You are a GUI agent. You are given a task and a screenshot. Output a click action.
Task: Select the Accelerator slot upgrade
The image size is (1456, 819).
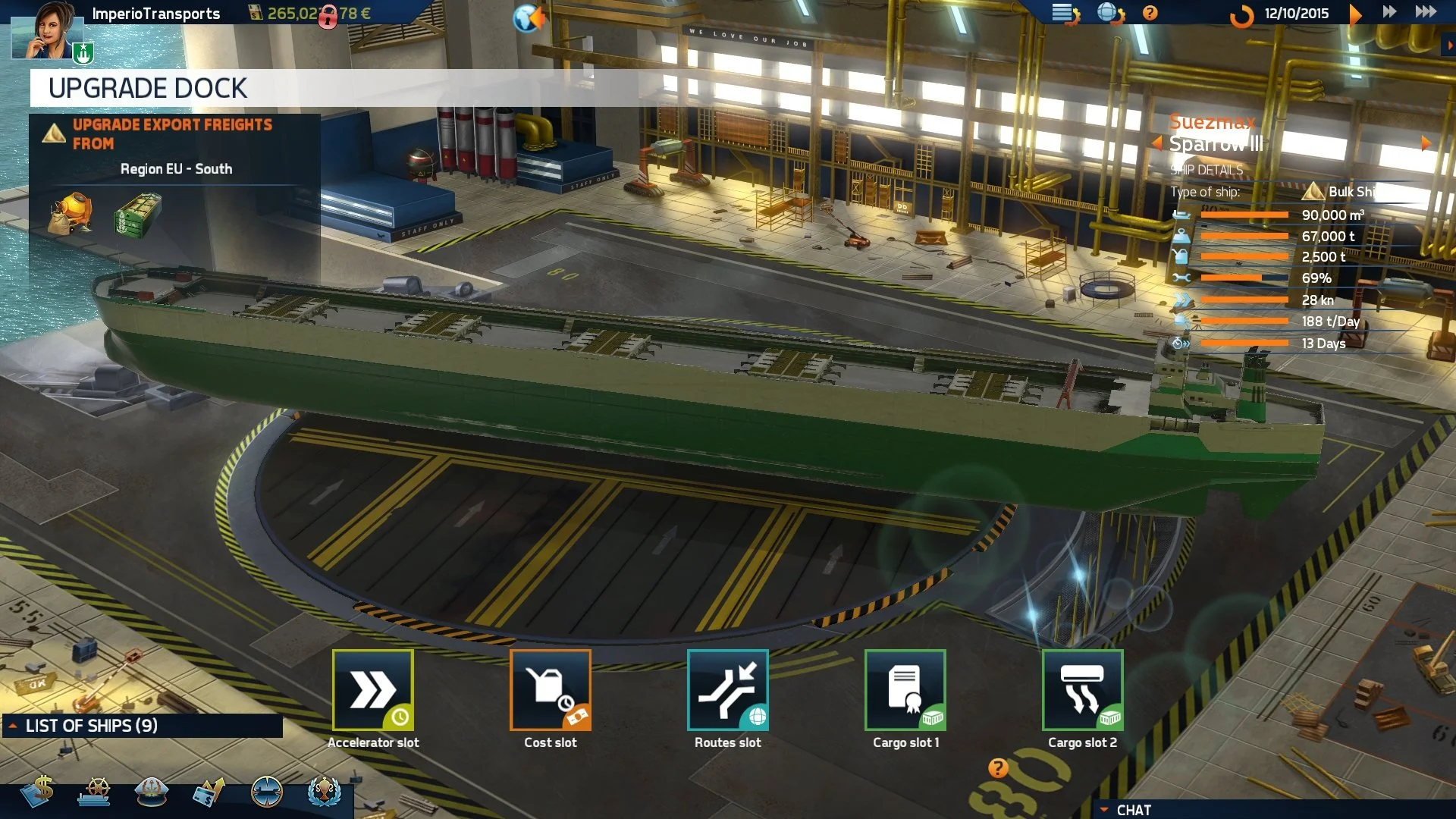click(x=374, y=690)
